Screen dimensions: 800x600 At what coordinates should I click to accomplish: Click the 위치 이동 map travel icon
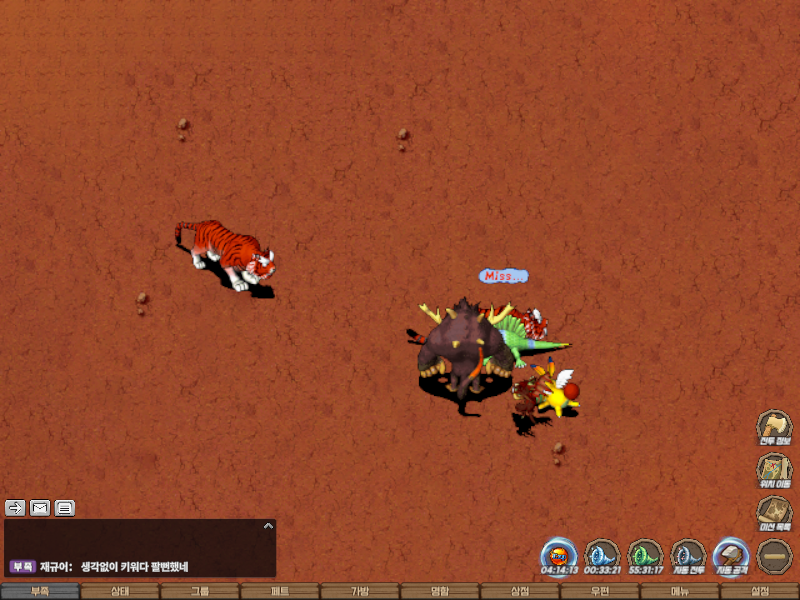[x=774, y=471]
